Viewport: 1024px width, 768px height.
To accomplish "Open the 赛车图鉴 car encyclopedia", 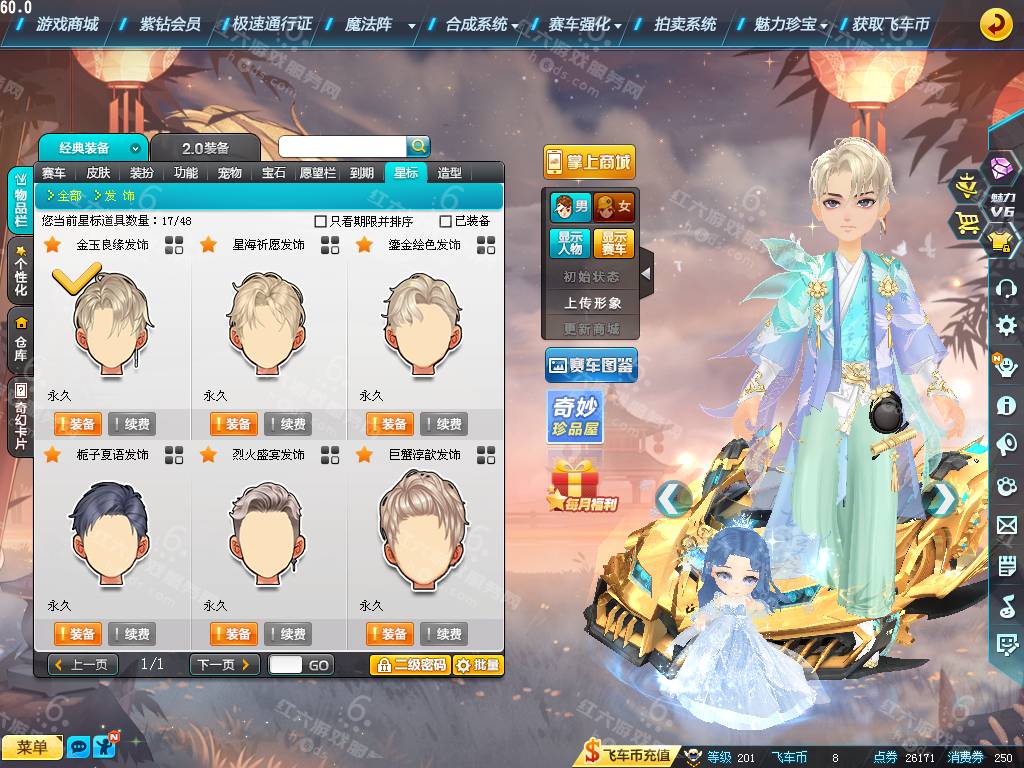I will [x=591, y=366].
